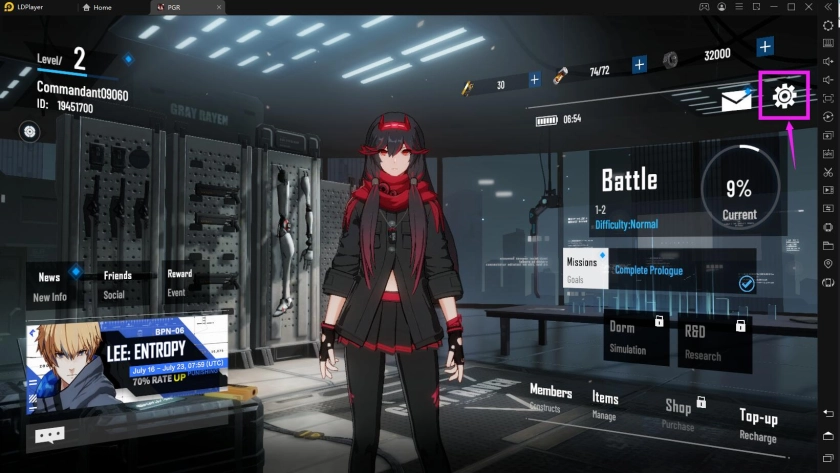Open Friends social tab

pos(117,283)
